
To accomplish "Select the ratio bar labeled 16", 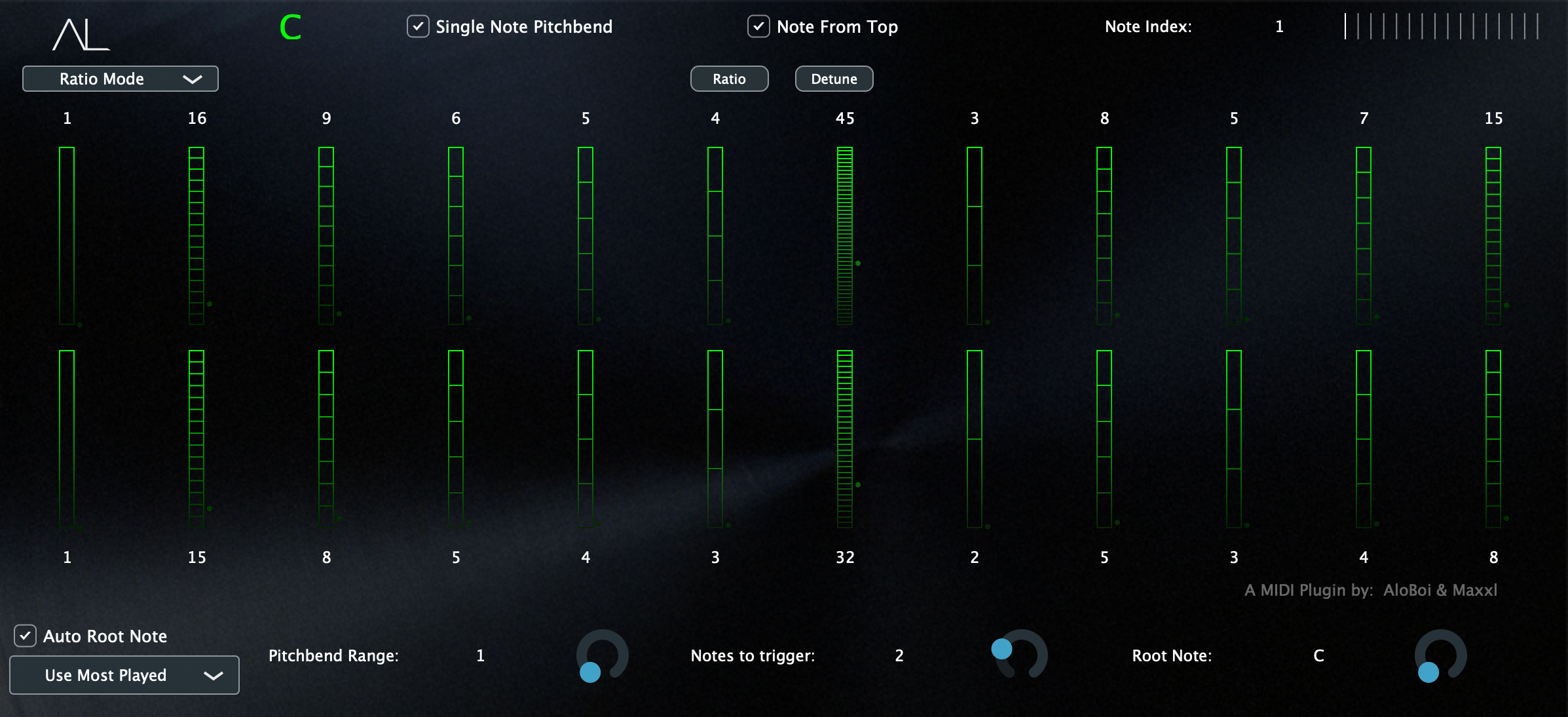I will [195, 236].
